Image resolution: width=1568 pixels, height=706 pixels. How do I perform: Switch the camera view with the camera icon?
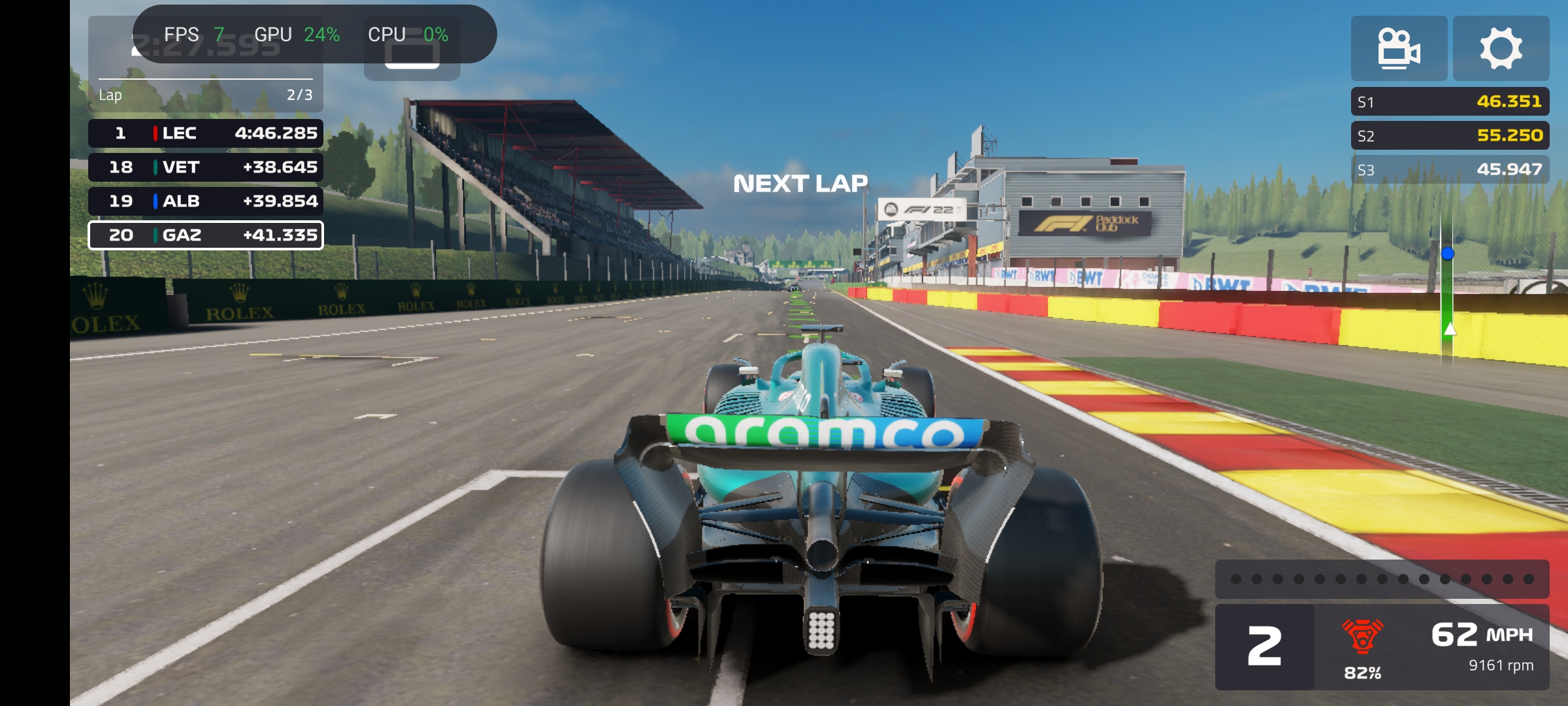click(1399, 48)
